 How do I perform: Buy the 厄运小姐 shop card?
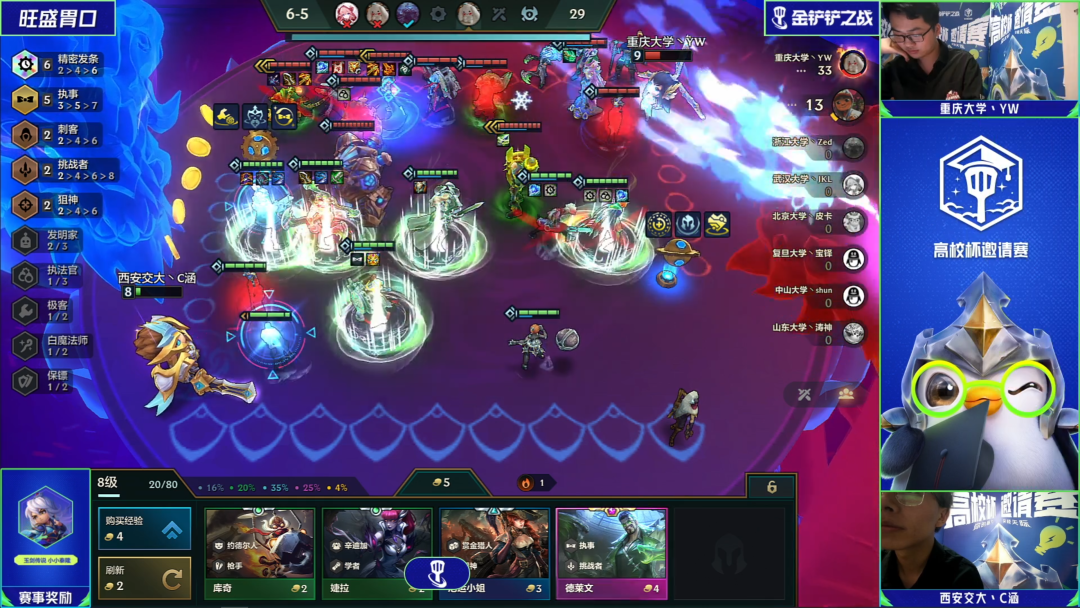tap(494, 552)
